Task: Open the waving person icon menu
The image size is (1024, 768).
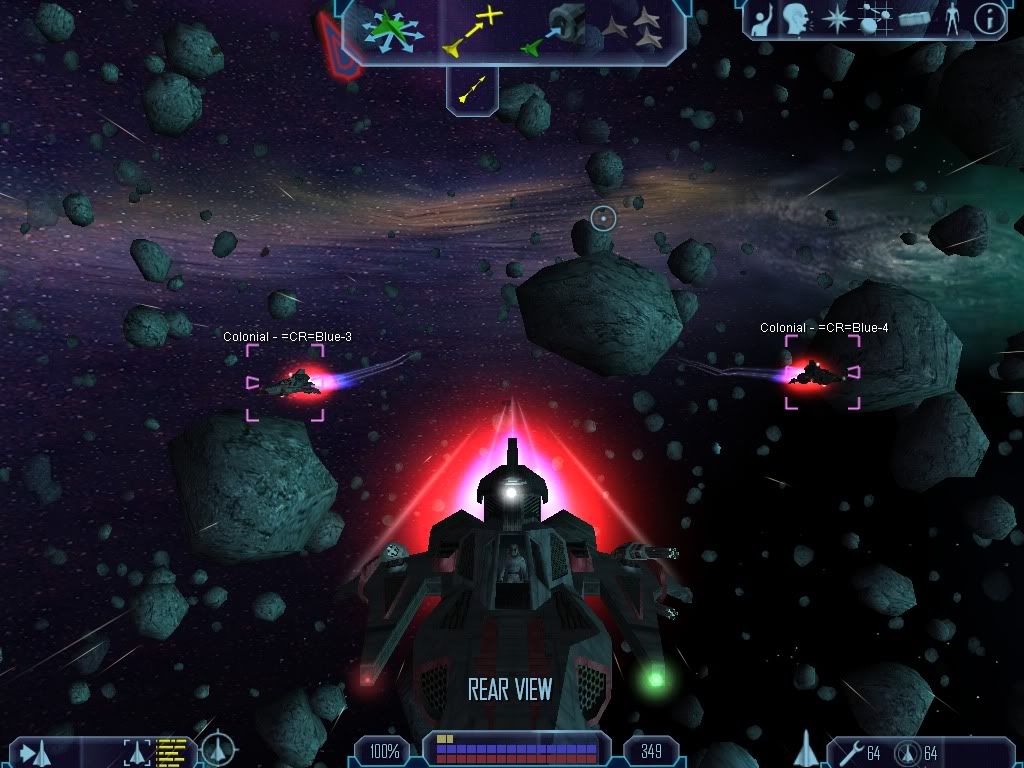Action: (763, 19)
